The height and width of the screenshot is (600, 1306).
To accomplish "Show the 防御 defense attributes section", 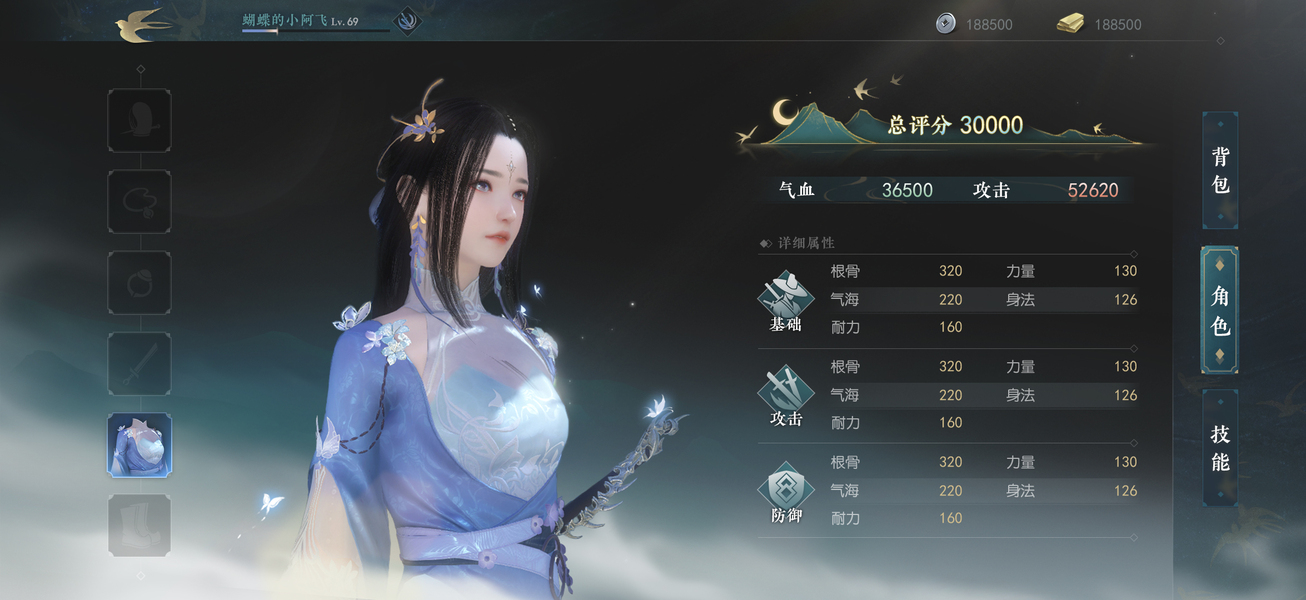I will tap(786, 492).
